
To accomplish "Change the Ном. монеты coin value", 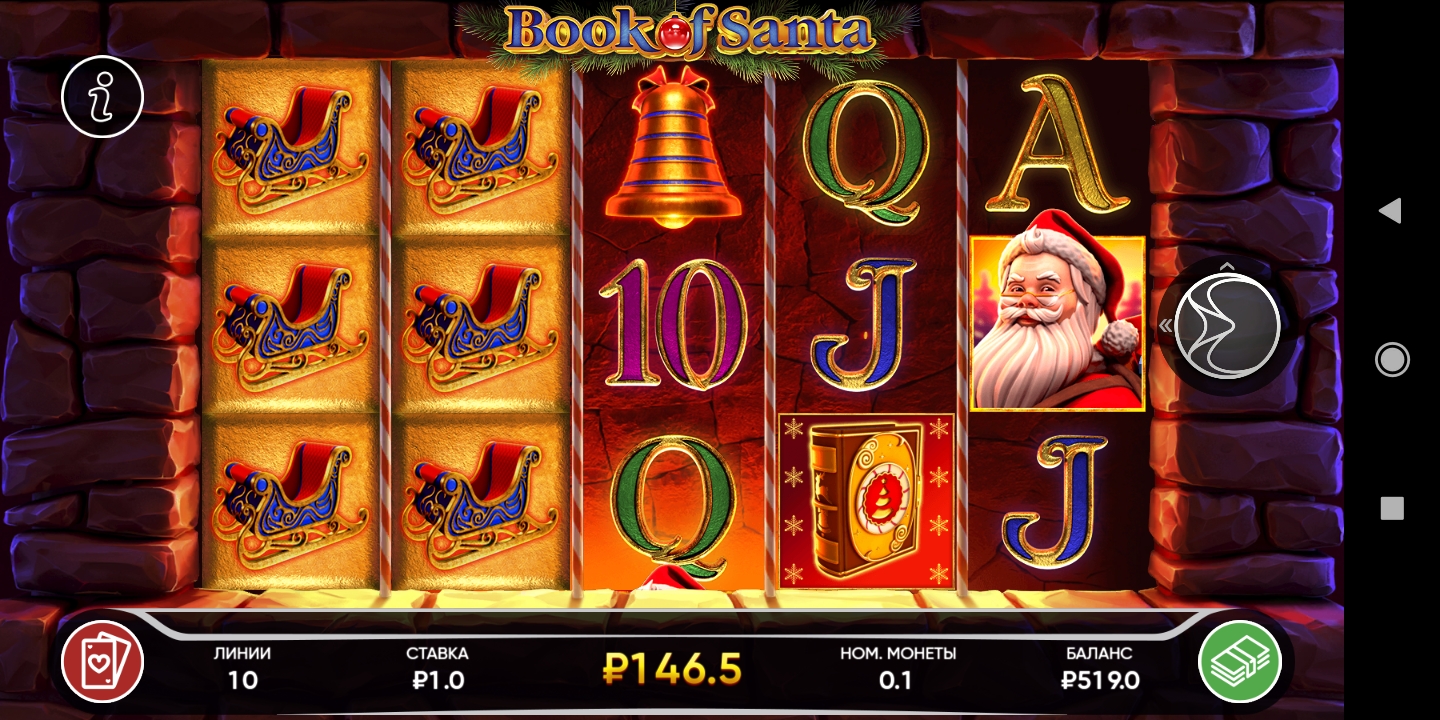I will 897,668.
